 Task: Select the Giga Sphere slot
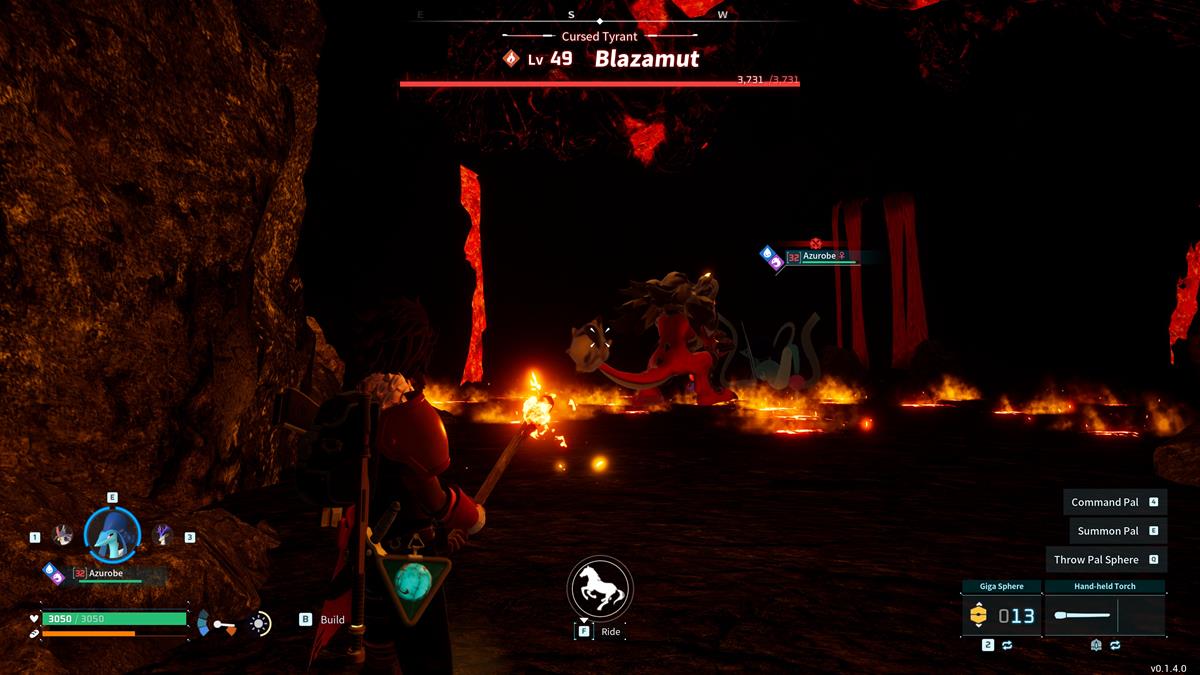pos(1001,615)
